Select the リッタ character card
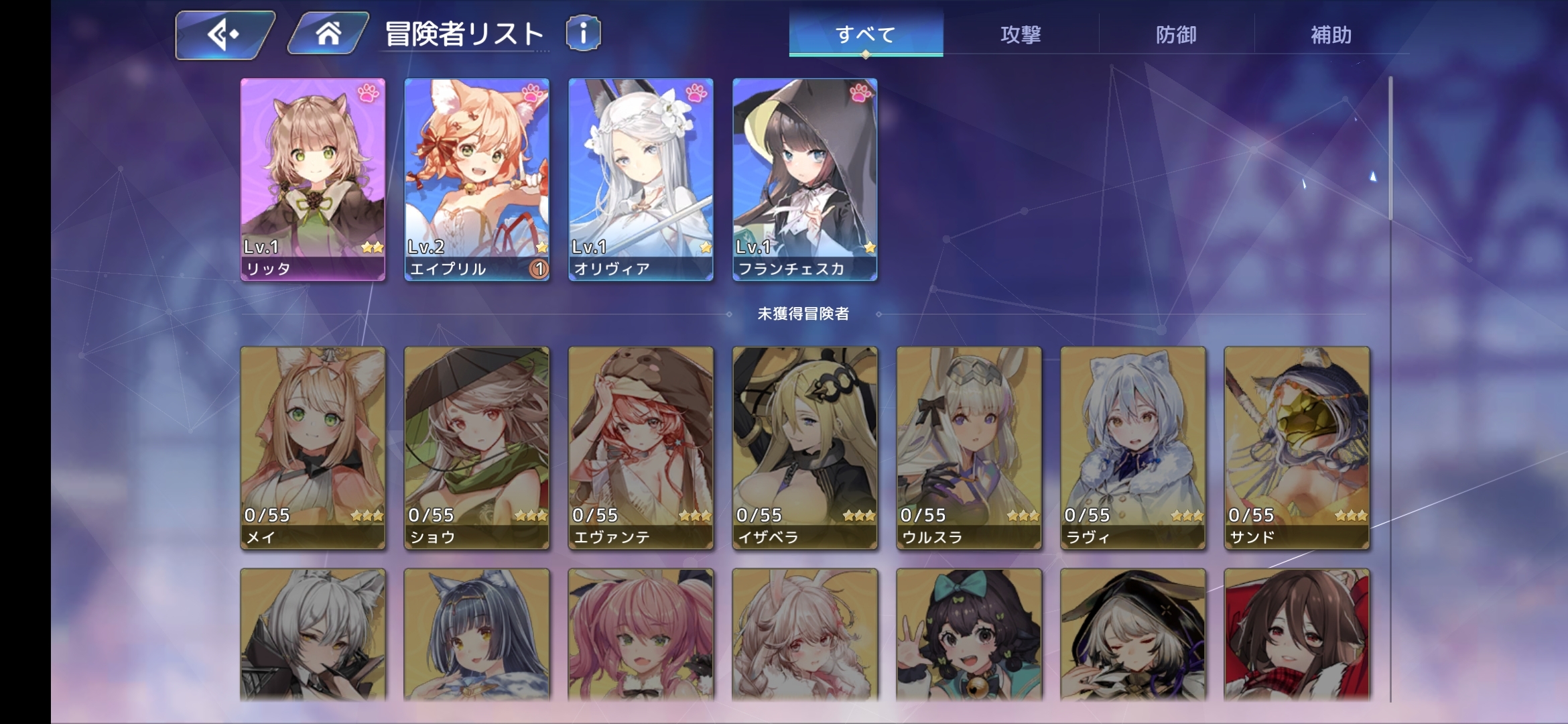1568x724 pixels. click(313, 179)
